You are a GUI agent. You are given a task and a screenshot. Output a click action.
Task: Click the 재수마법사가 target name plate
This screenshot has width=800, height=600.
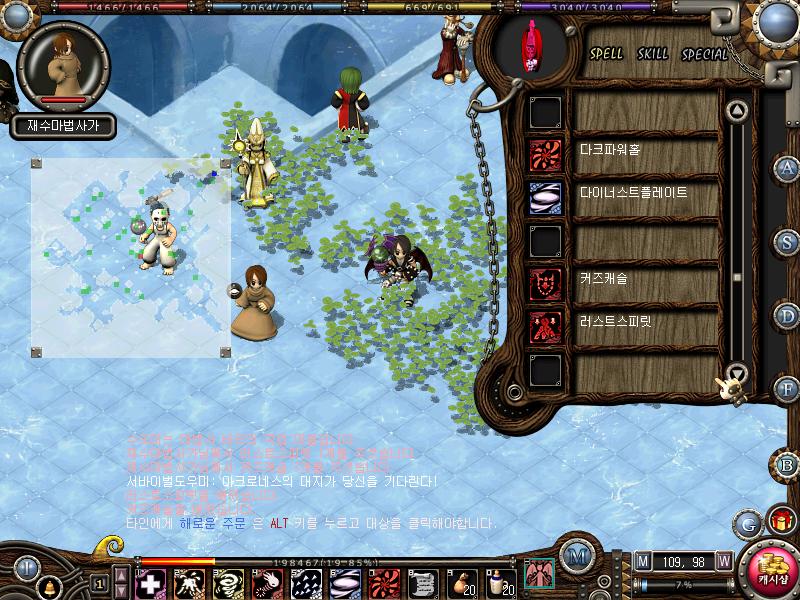tap(63, 126)
